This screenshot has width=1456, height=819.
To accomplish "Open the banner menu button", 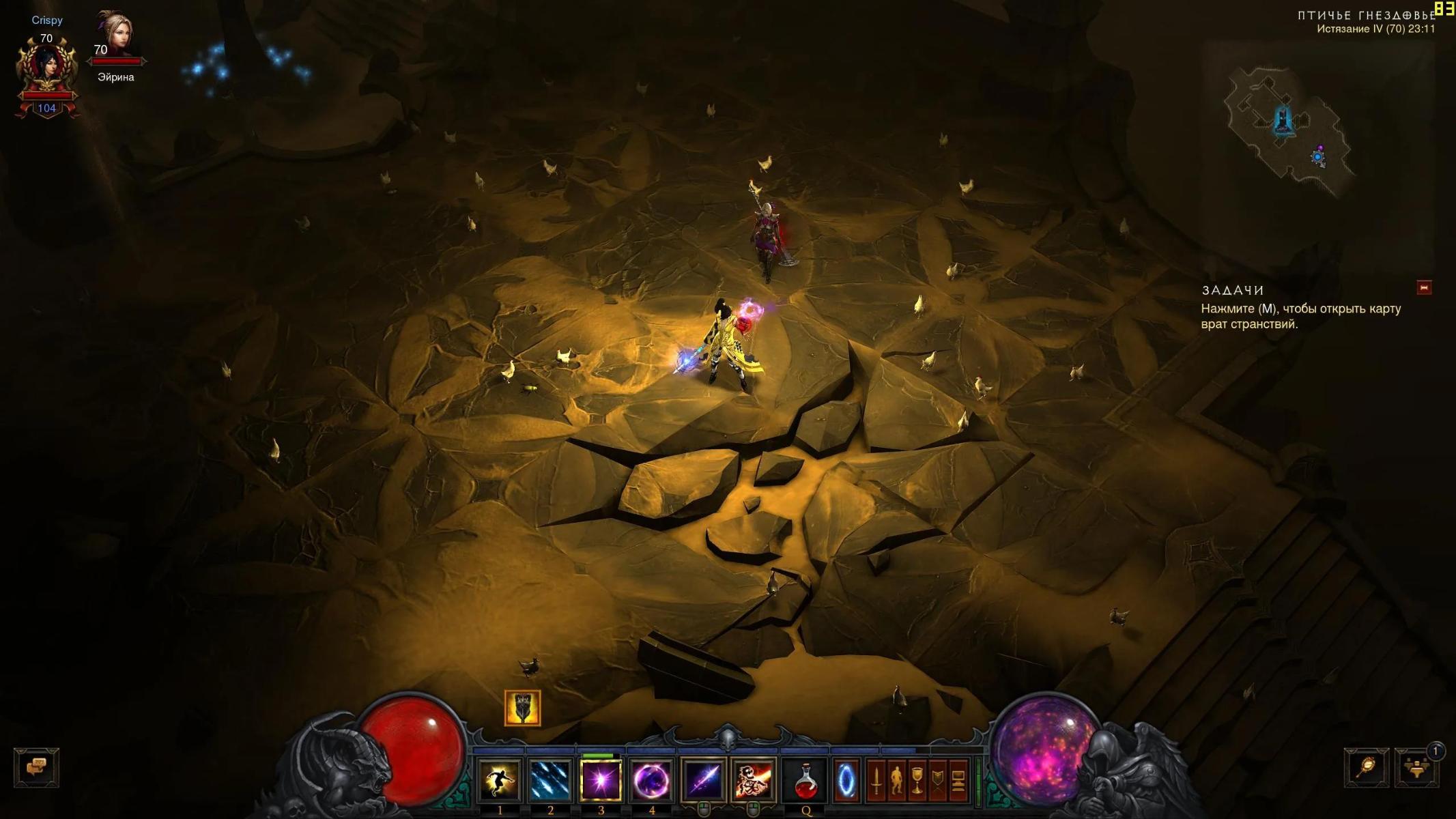I will [x=938, y=780].
